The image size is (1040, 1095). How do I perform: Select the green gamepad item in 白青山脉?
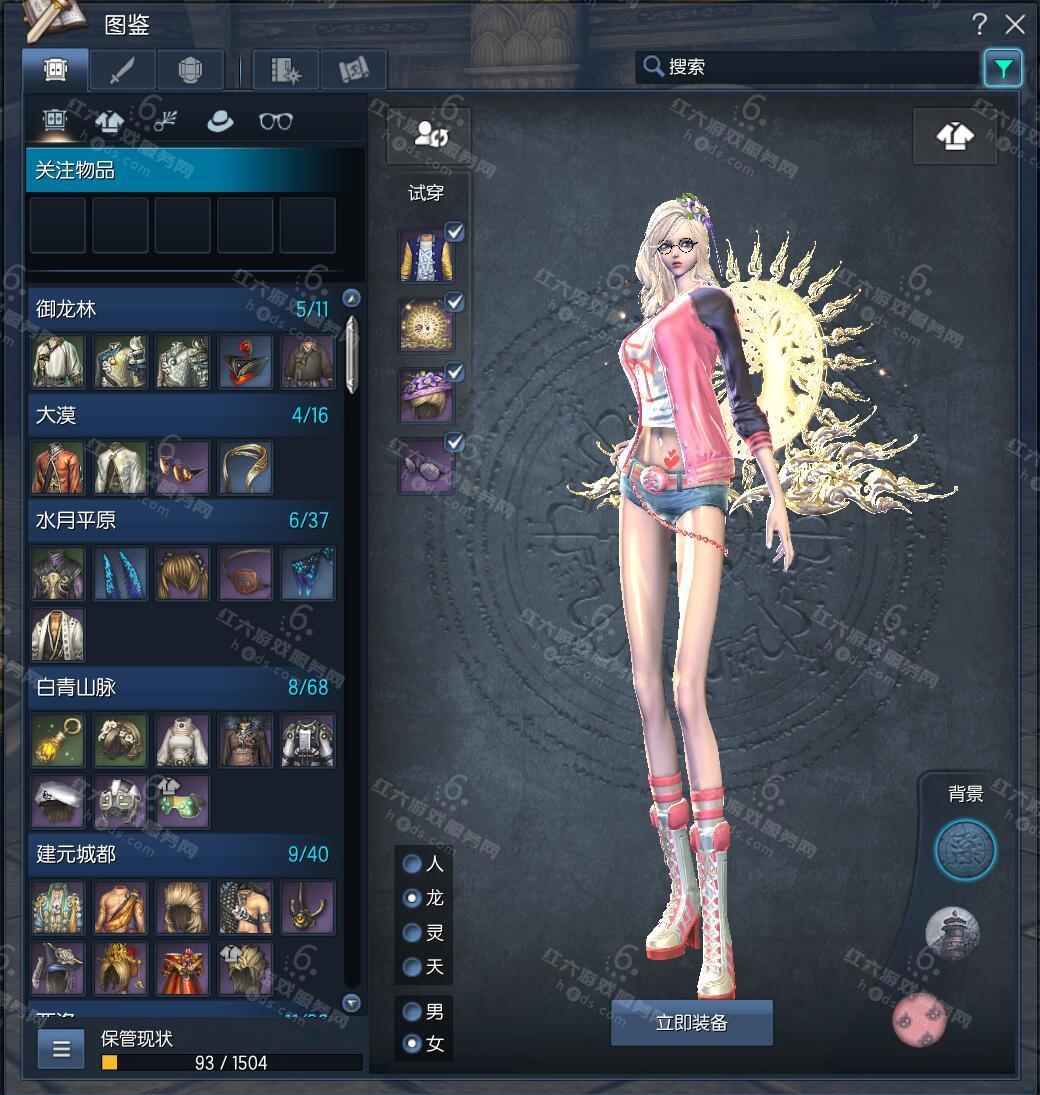tap(183, 801)
